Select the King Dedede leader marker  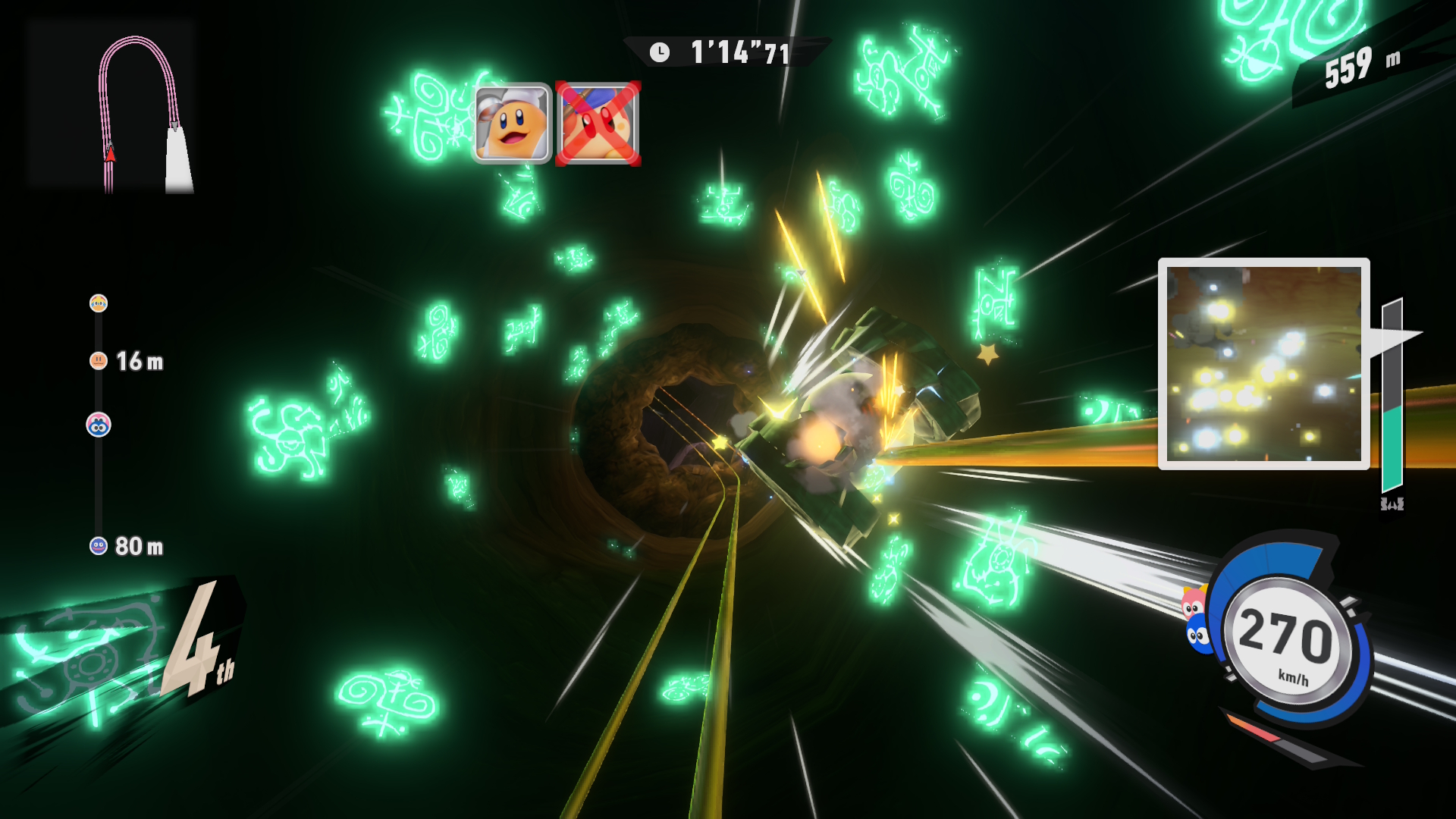99,303
